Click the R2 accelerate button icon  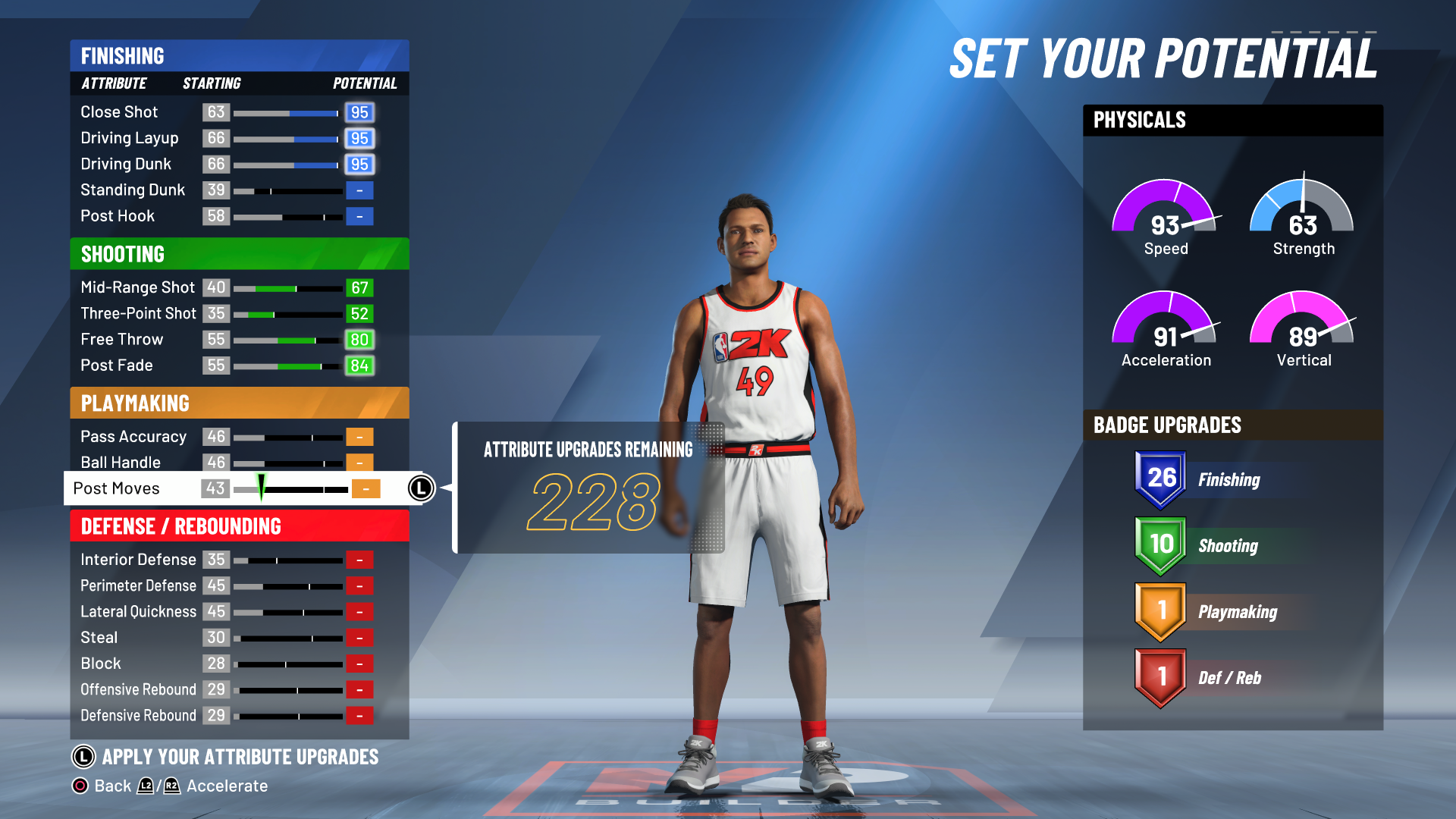click(173, 786)
